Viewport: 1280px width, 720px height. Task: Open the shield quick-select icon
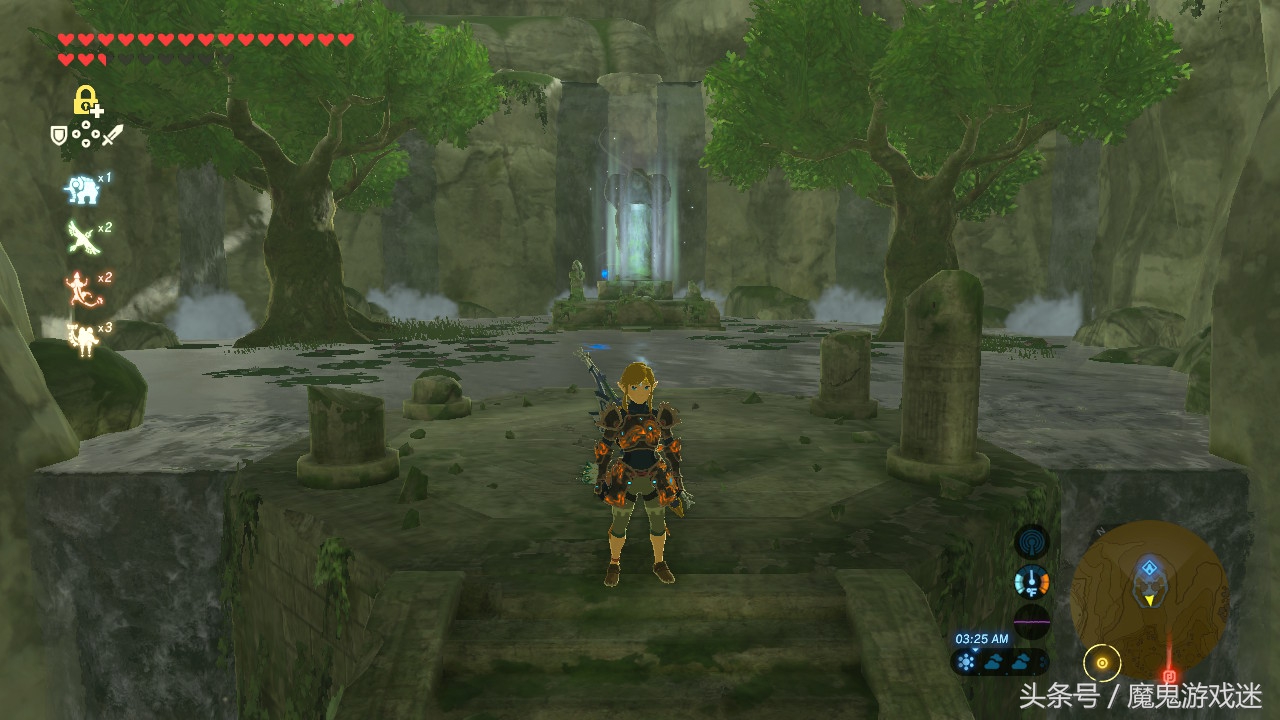[x=59, y=133]
